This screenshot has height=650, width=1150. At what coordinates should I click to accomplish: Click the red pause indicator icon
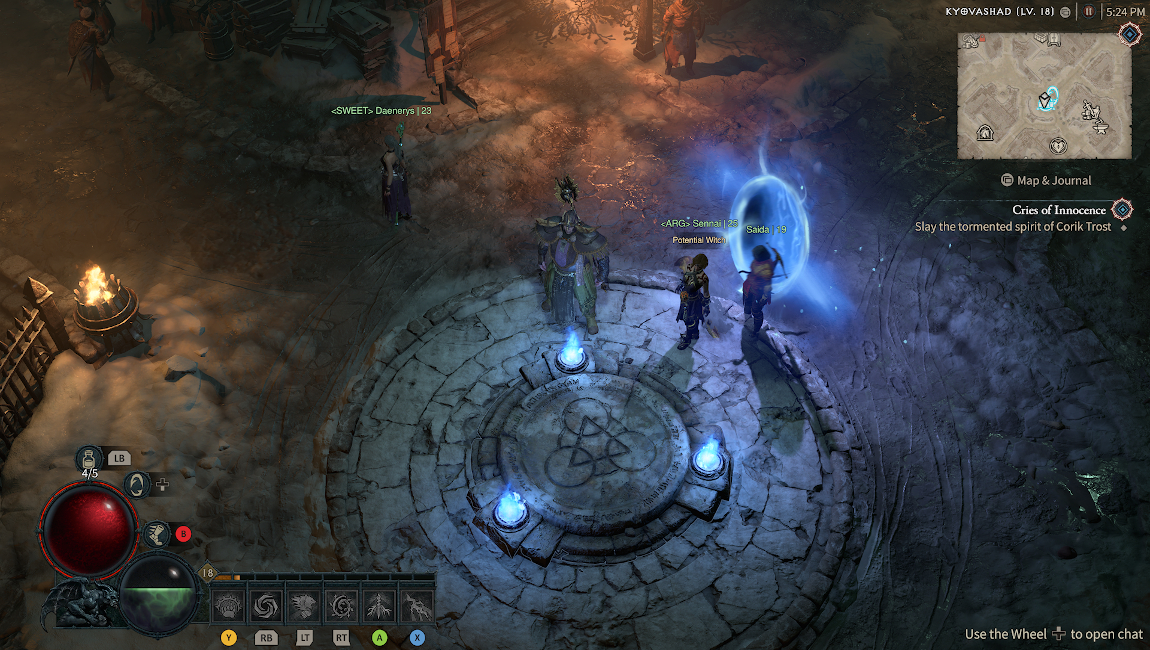1089,12
